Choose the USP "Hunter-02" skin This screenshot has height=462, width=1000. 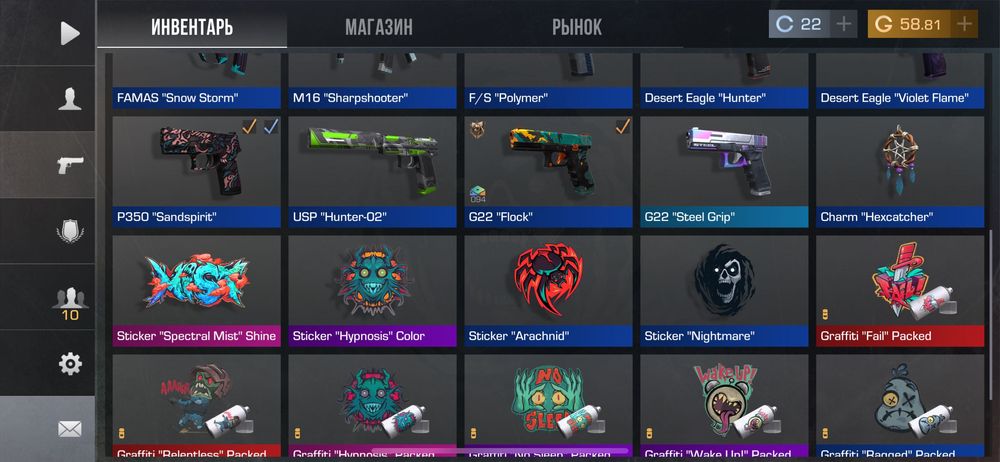point(373,164)
